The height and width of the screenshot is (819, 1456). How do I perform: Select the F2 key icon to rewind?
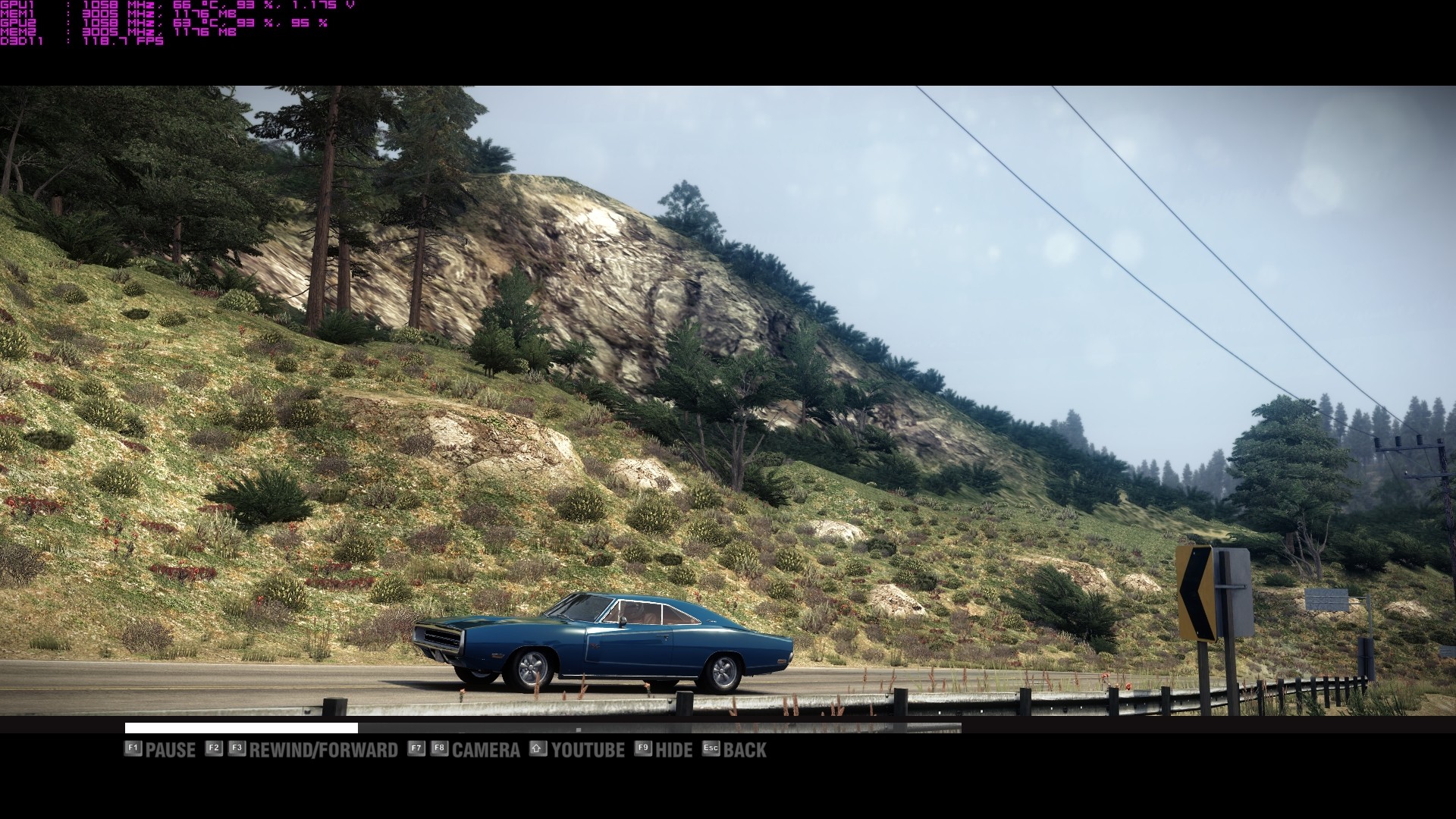click(x=213, y=749)
